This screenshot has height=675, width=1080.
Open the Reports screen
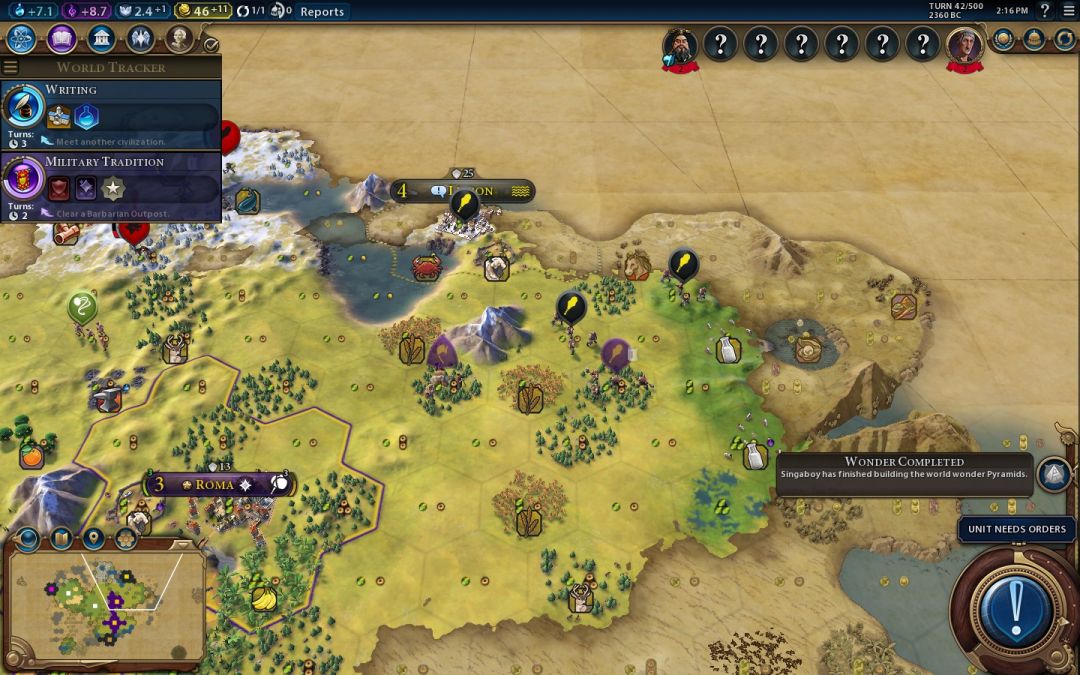pyautogui.click(x=322, y=12)
